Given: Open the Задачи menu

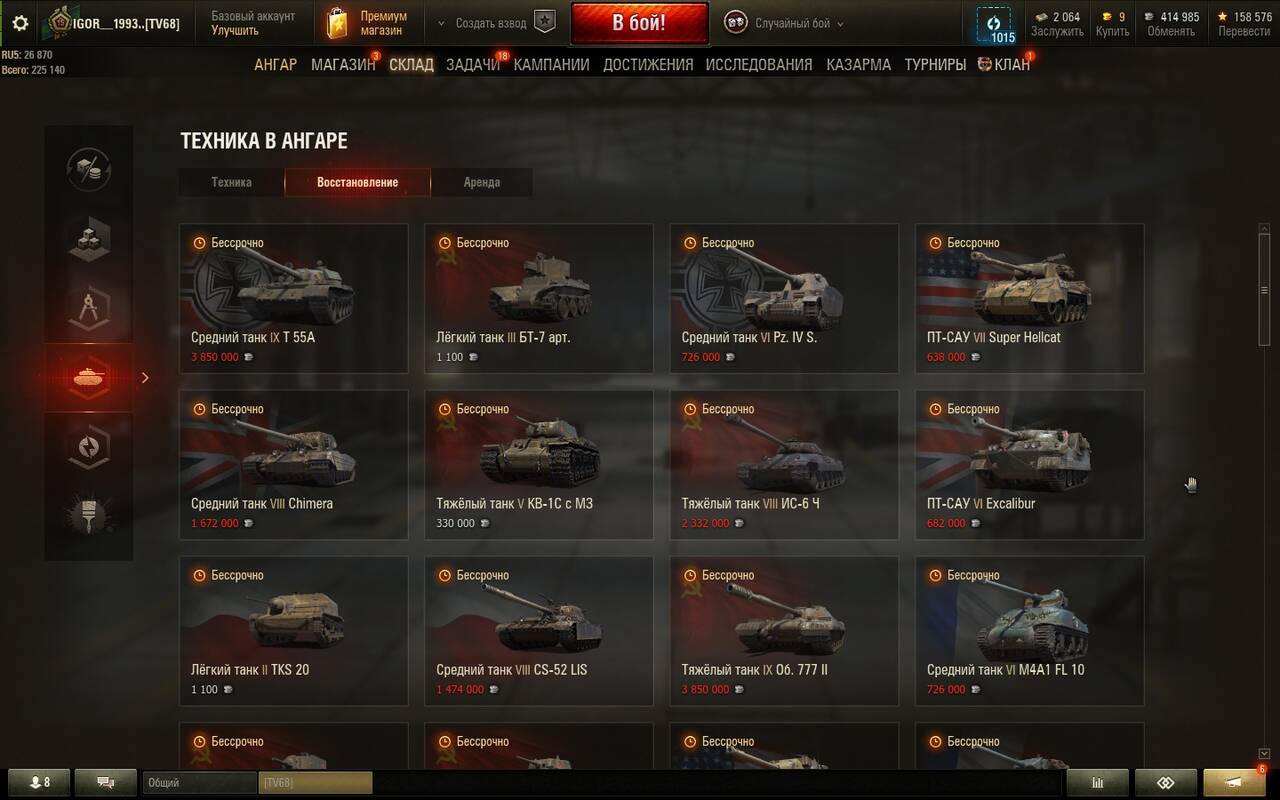Looking at the screenshot, I should pos(473,65).
